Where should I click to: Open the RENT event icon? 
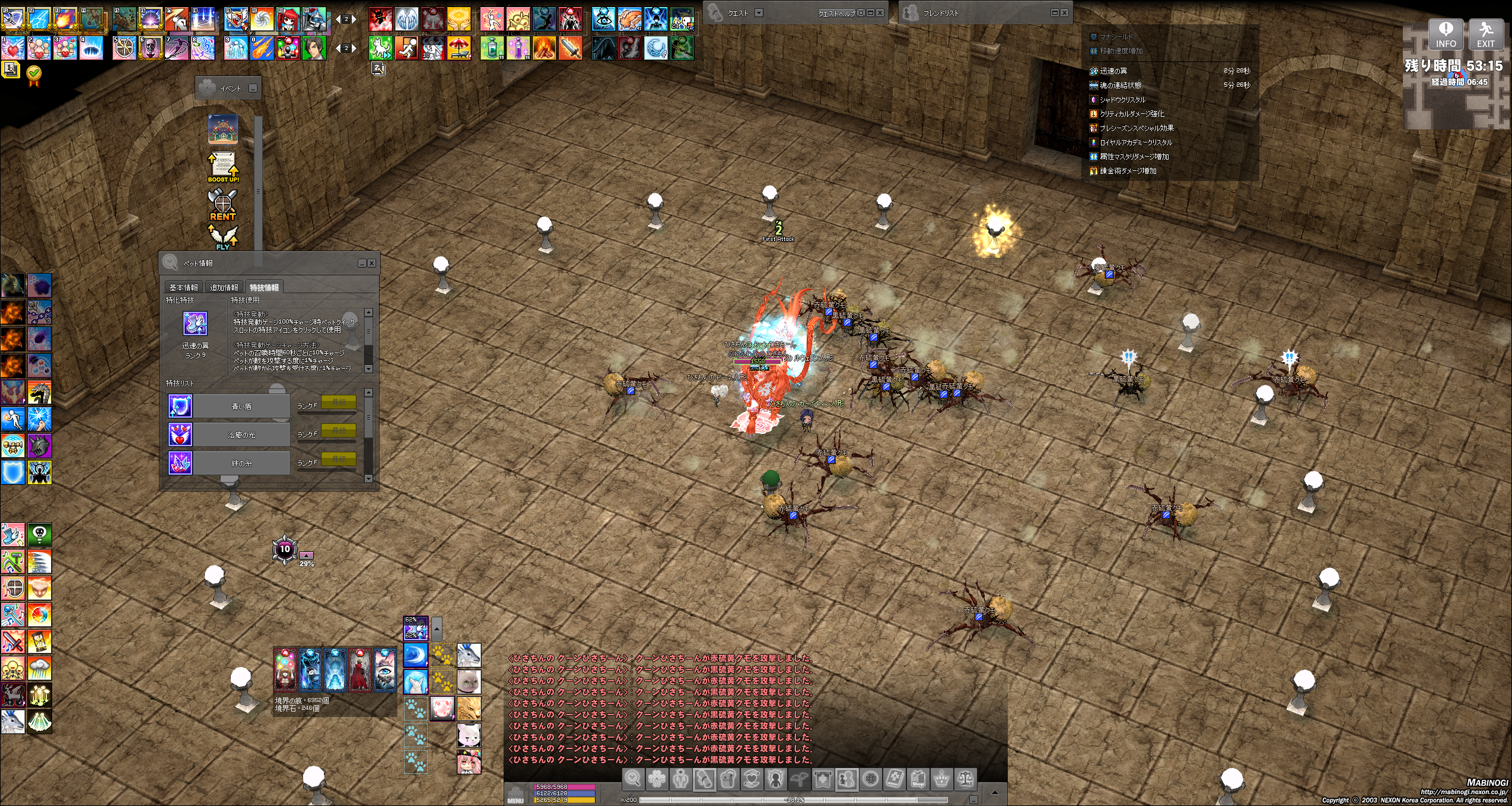point(222,205)
